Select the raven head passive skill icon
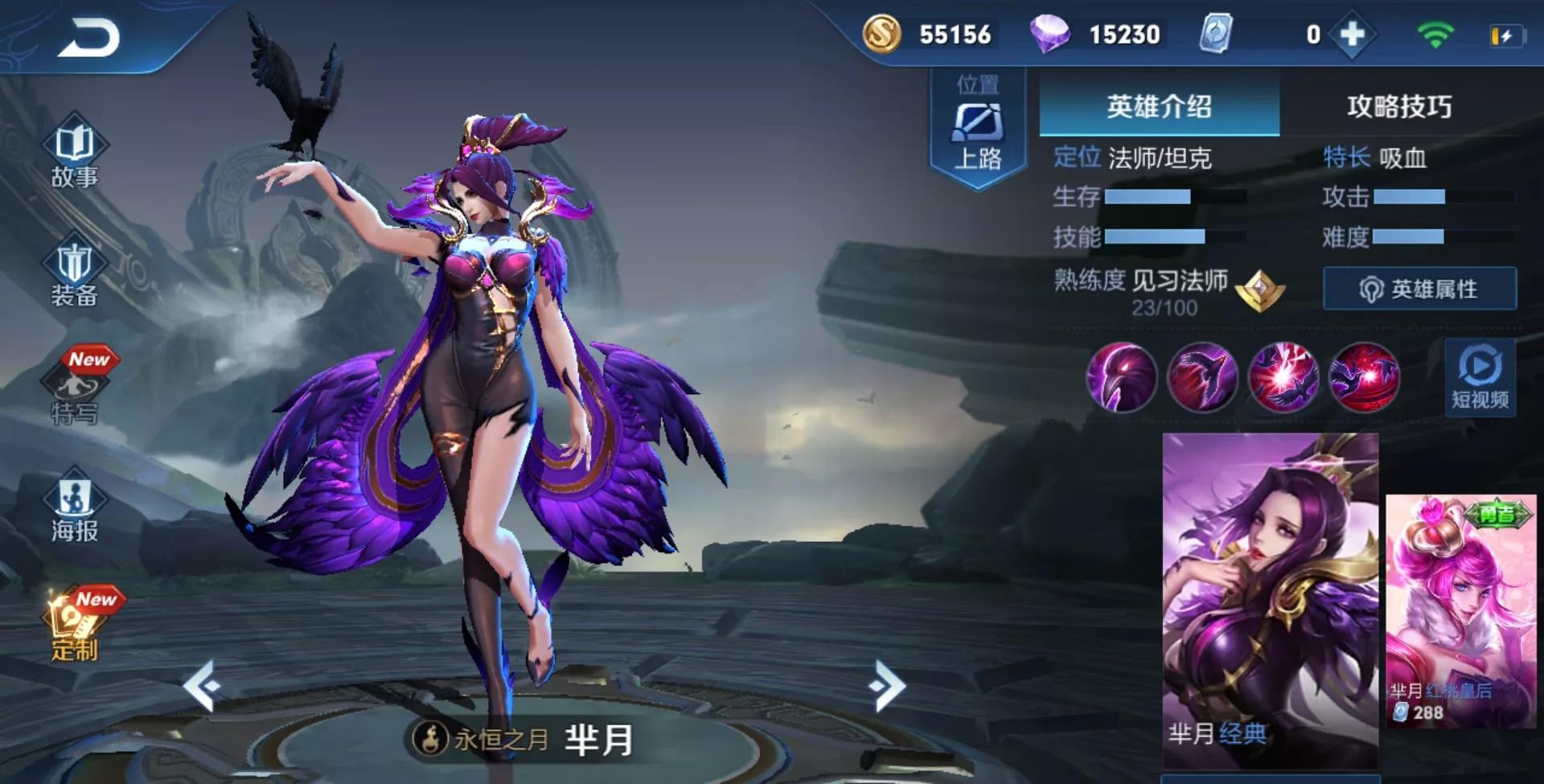 1121,377
